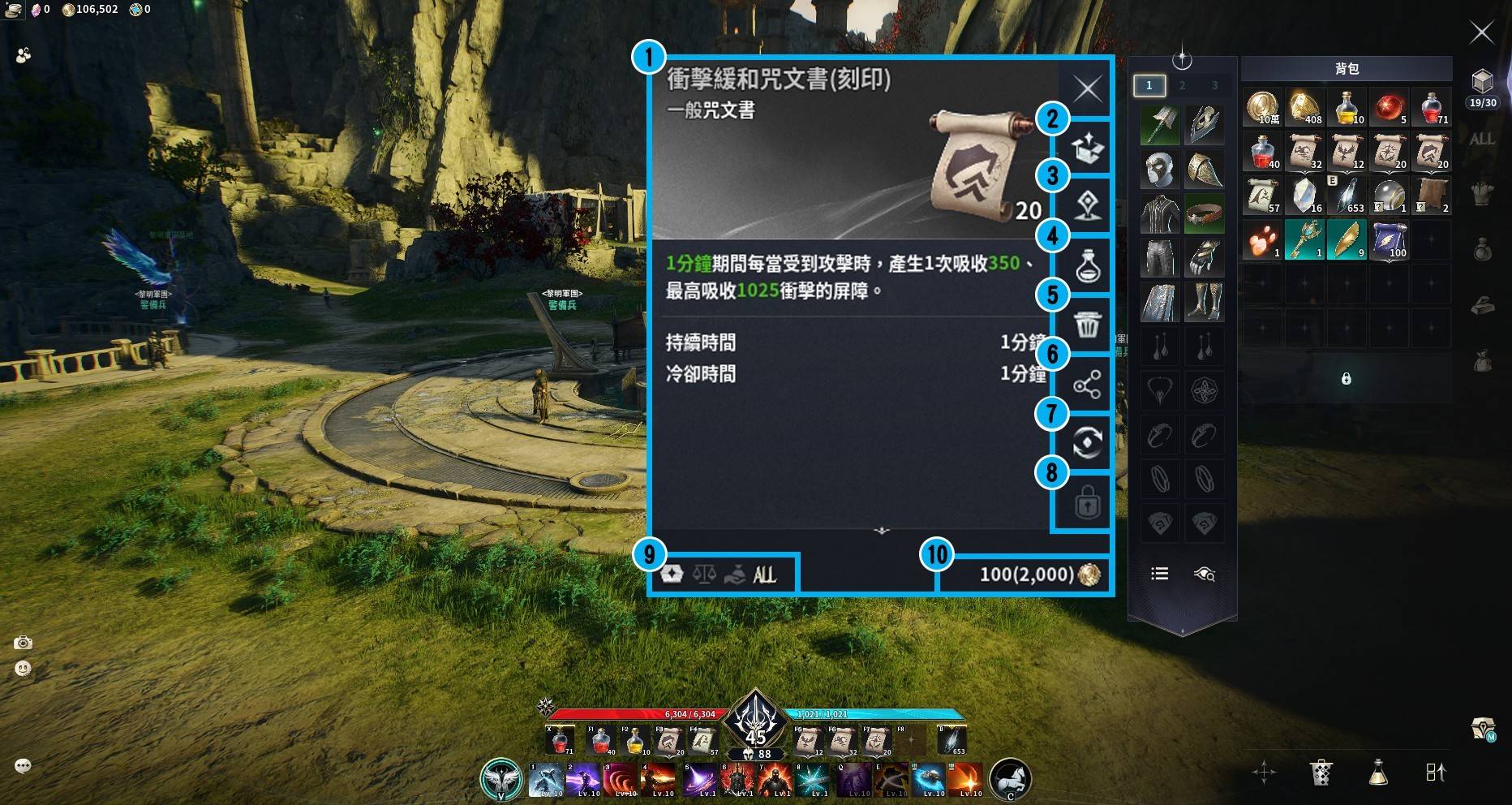This screenshot has width=1512, height=805.
Task: Select the golden feather item in the backpack
Action: point(1347,240)
